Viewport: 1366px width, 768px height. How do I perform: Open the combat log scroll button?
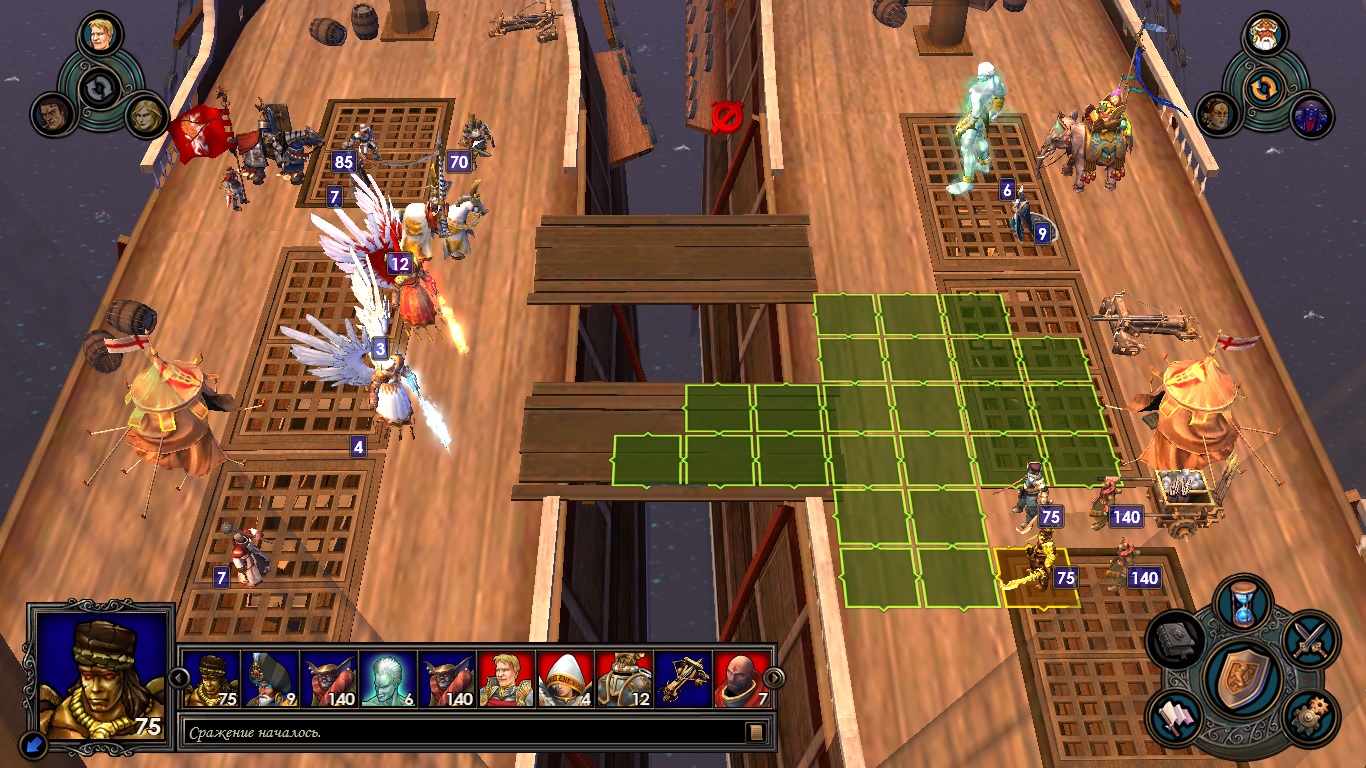(757, 733)
